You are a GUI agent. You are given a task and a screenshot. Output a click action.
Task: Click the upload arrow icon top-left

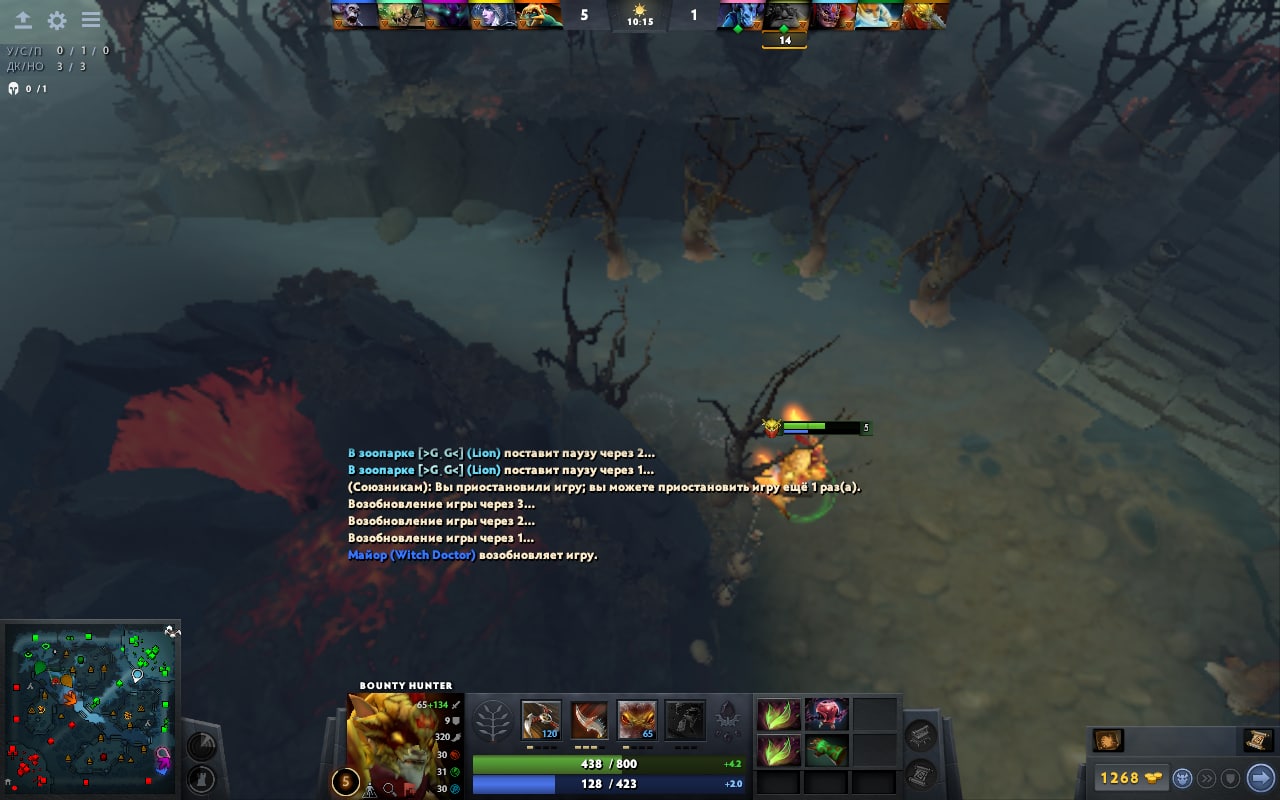pos(23,20)
